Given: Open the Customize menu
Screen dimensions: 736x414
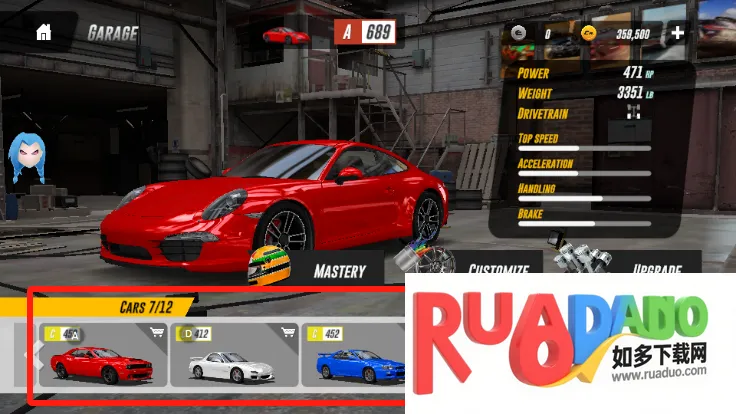Looking at the screenshot, I should [498, 269].
